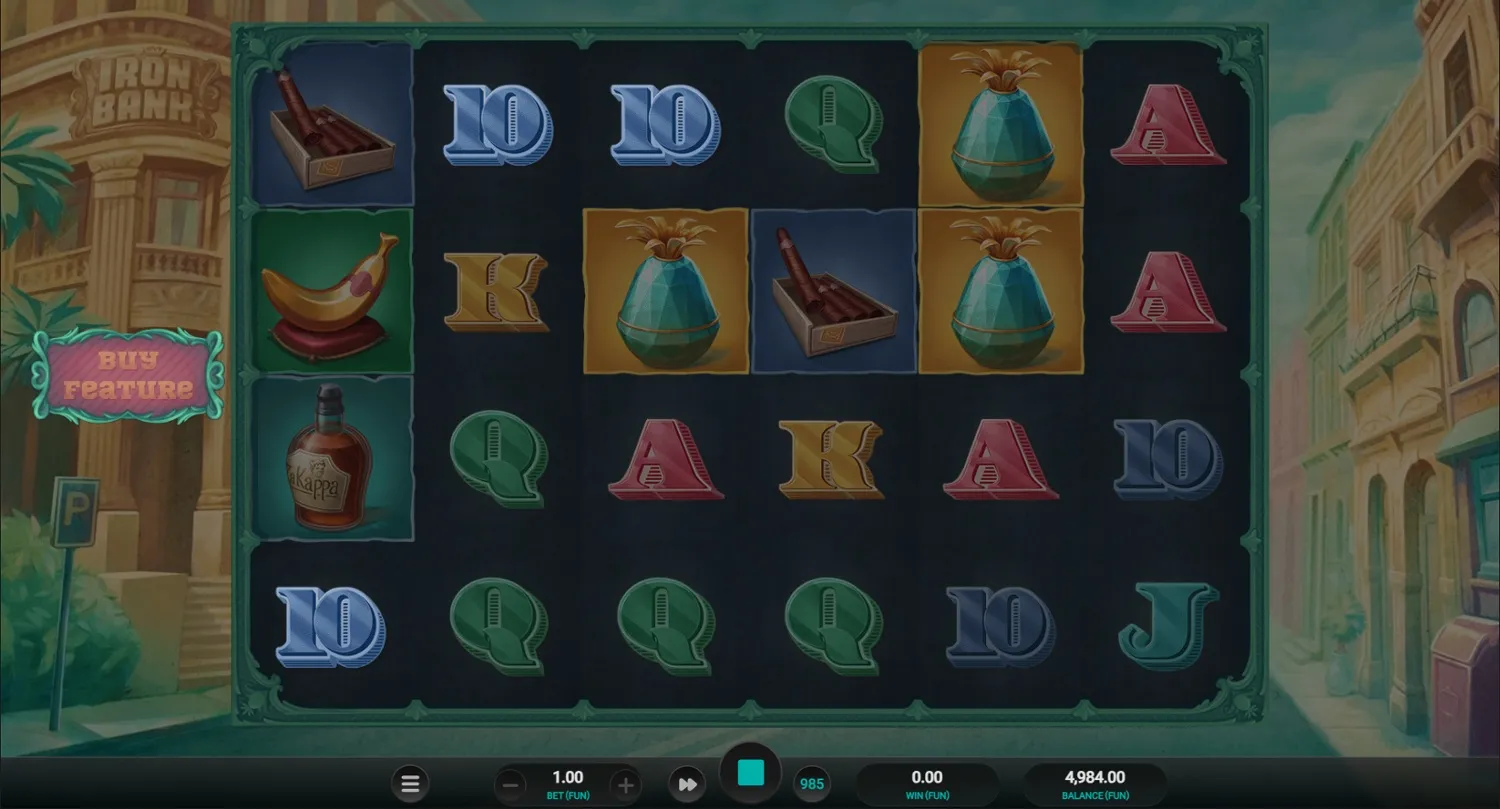Open the autoplay spins counter showing 985

click(x=812, y=783)
